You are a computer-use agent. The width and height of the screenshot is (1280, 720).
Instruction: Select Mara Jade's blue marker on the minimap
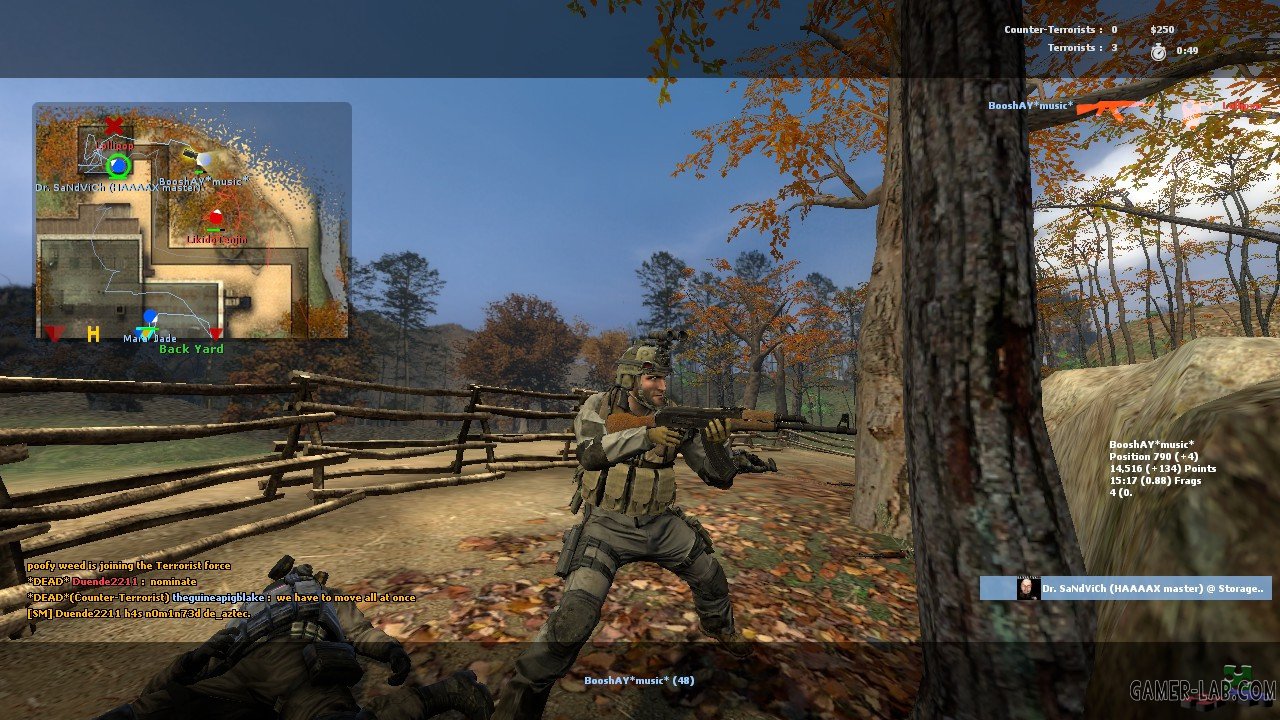click(149, 316)
